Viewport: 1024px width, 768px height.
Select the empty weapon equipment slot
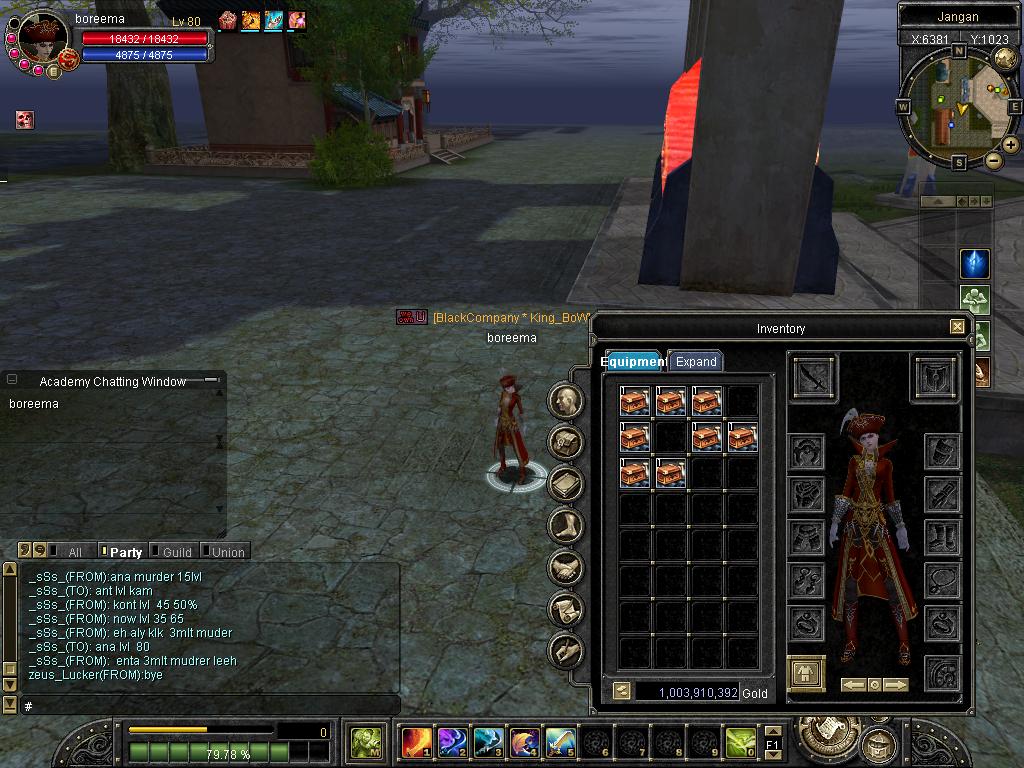[x=814, y=377]
